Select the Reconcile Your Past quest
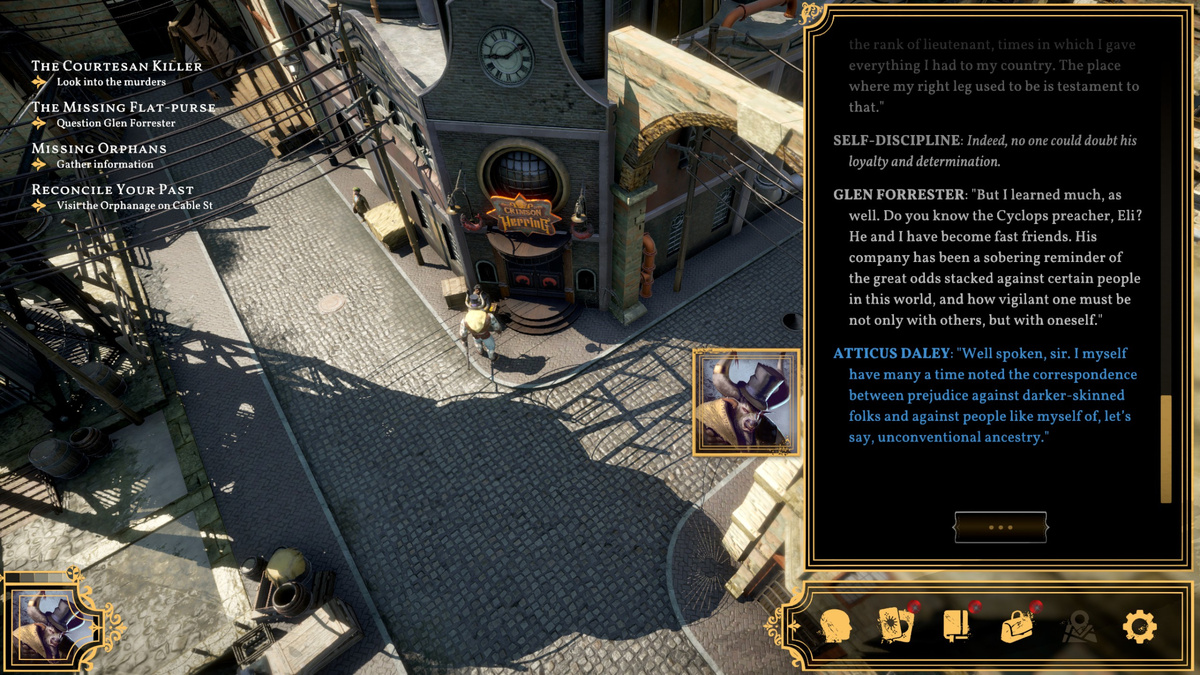Image resolution: width=1200 pixels, height=675 pixels. coord(112,189)
